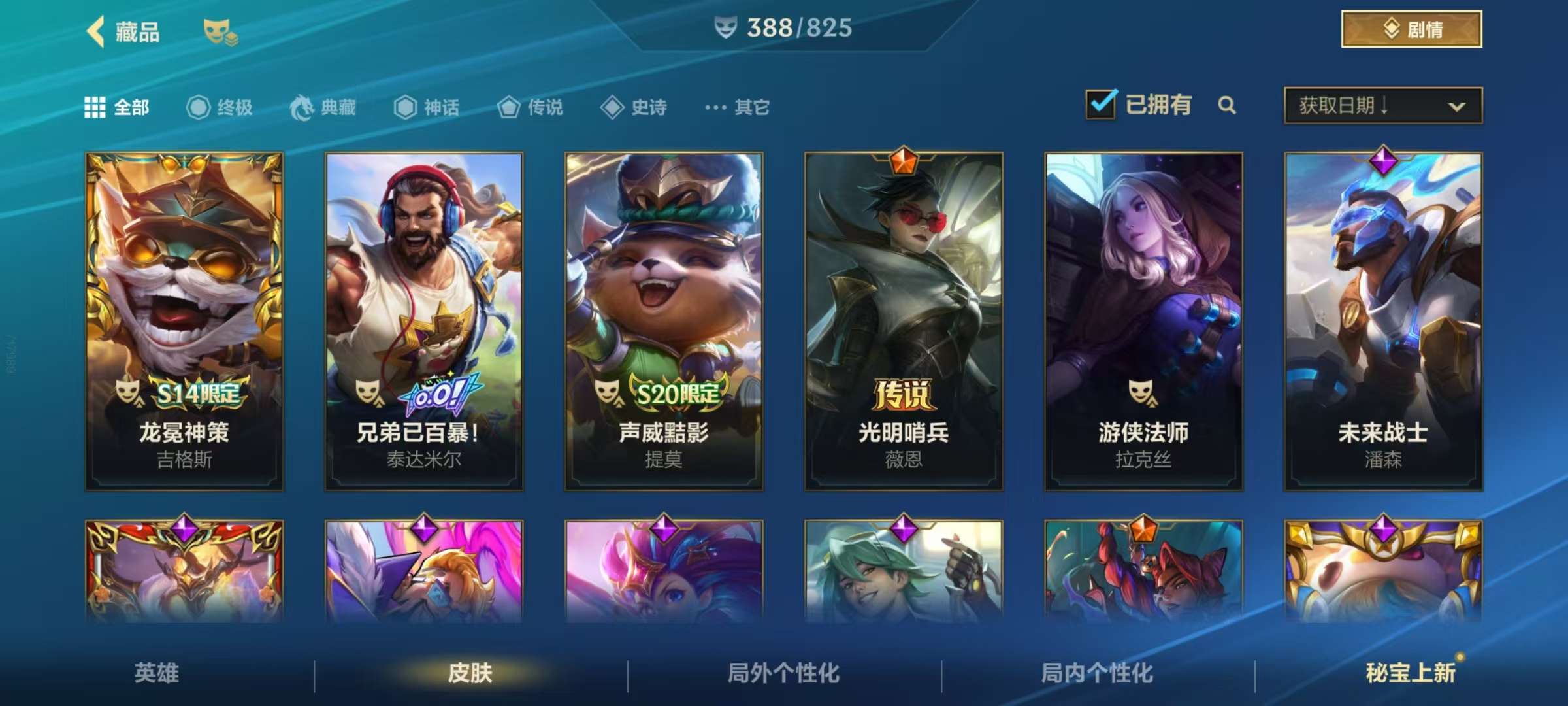Viewport: 1568px width, 706px height.
Task: Open the search magnifier icon
Action: pos(1228,105)
